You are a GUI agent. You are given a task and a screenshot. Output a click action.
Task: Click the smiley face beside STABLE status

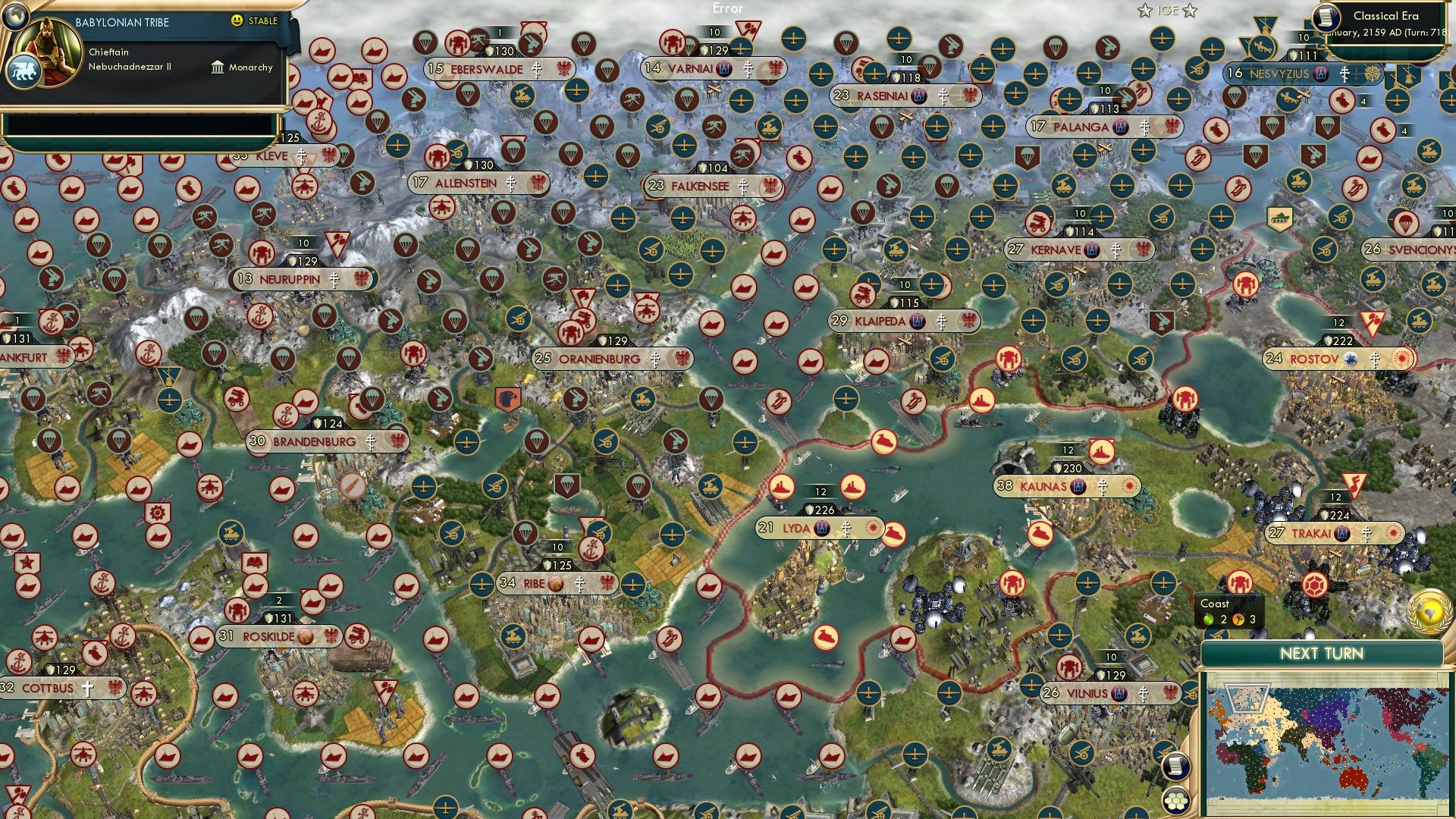[237, 21]
